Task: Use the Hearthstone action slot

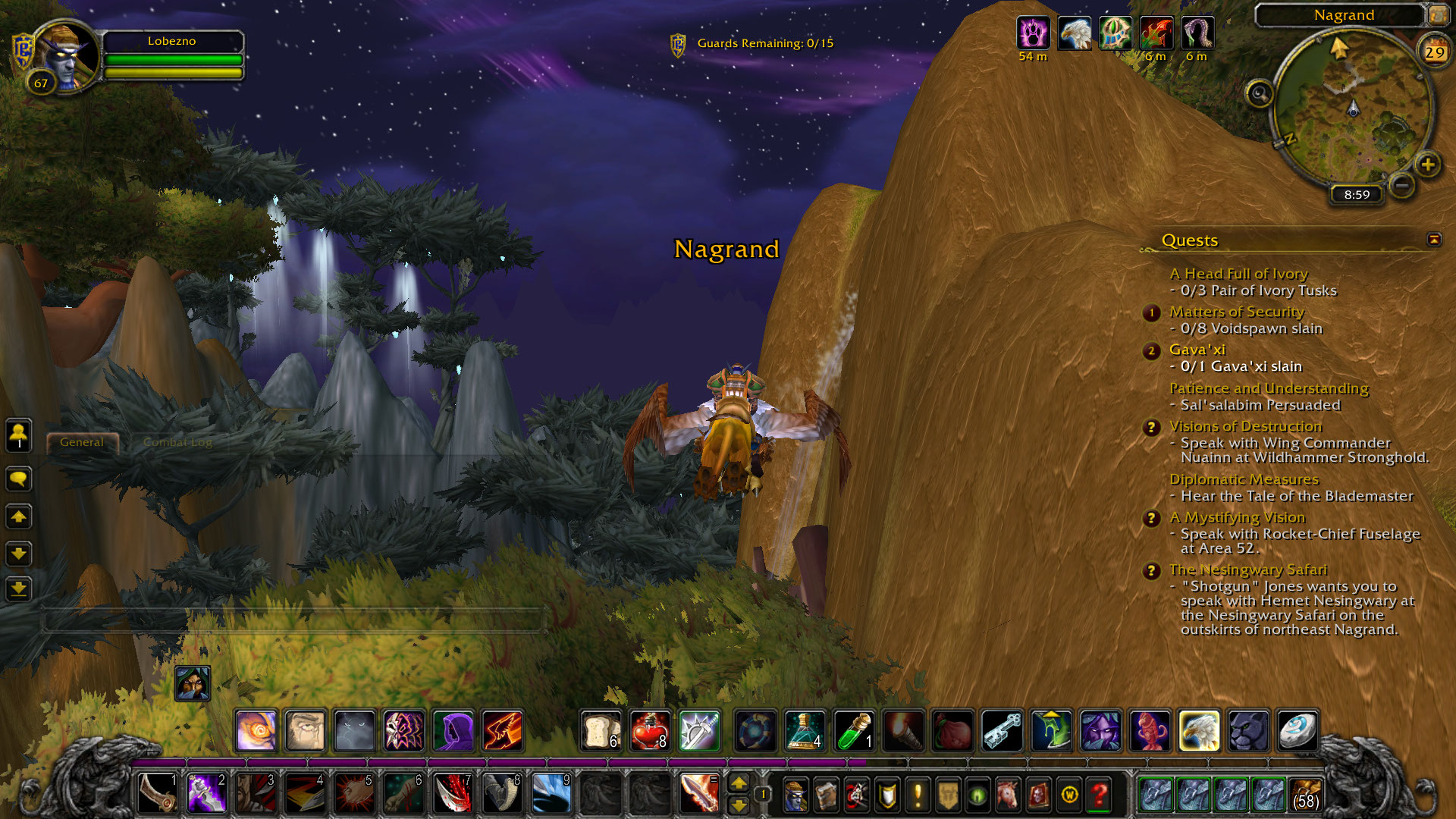Action: click(x=1297, y=731)
